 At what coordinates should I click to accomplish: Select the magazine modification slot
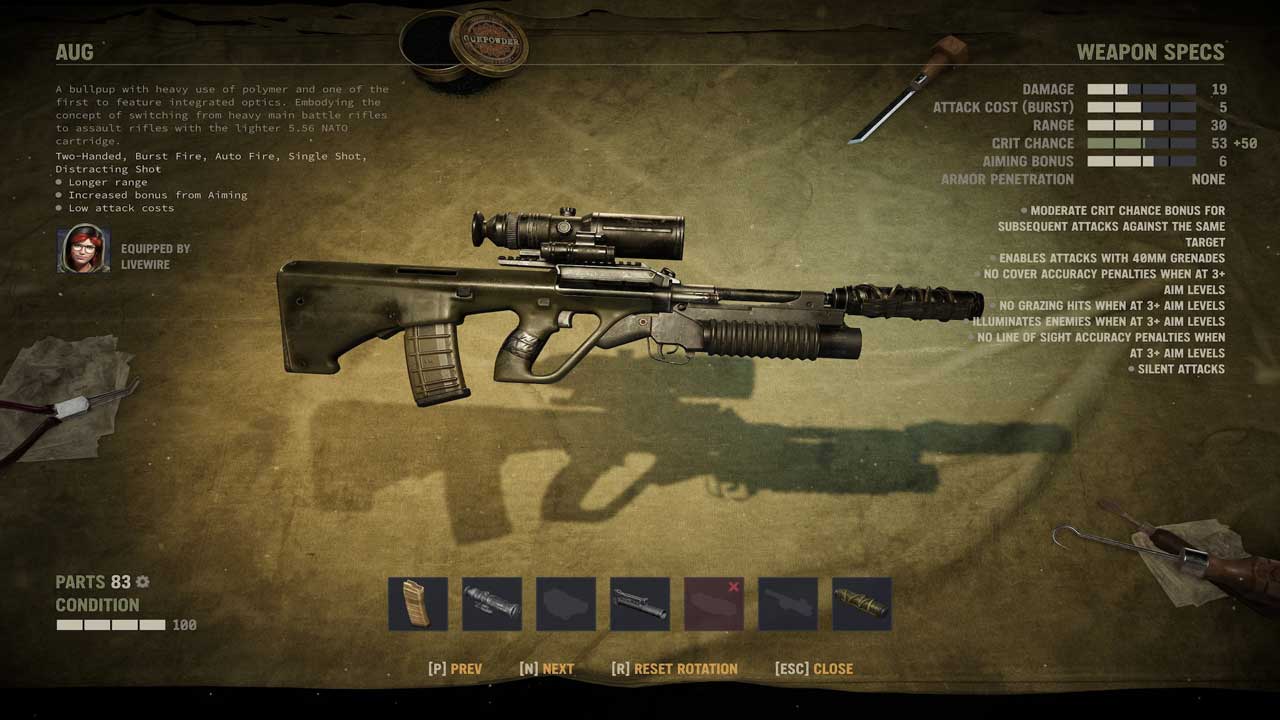click(418, 604)
